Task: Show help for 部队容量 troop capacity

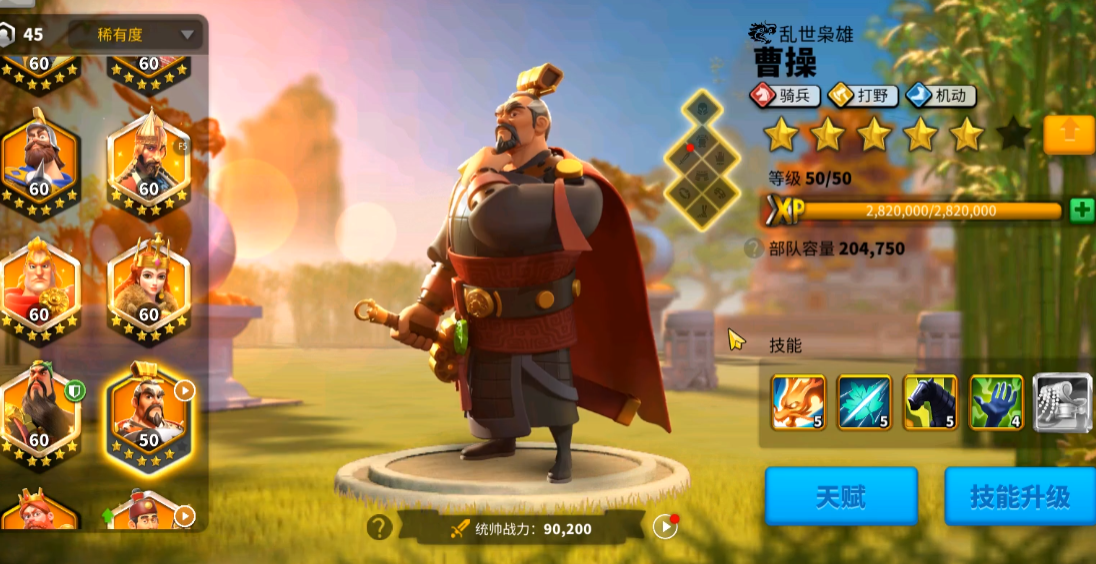Action: coord(753,249)
